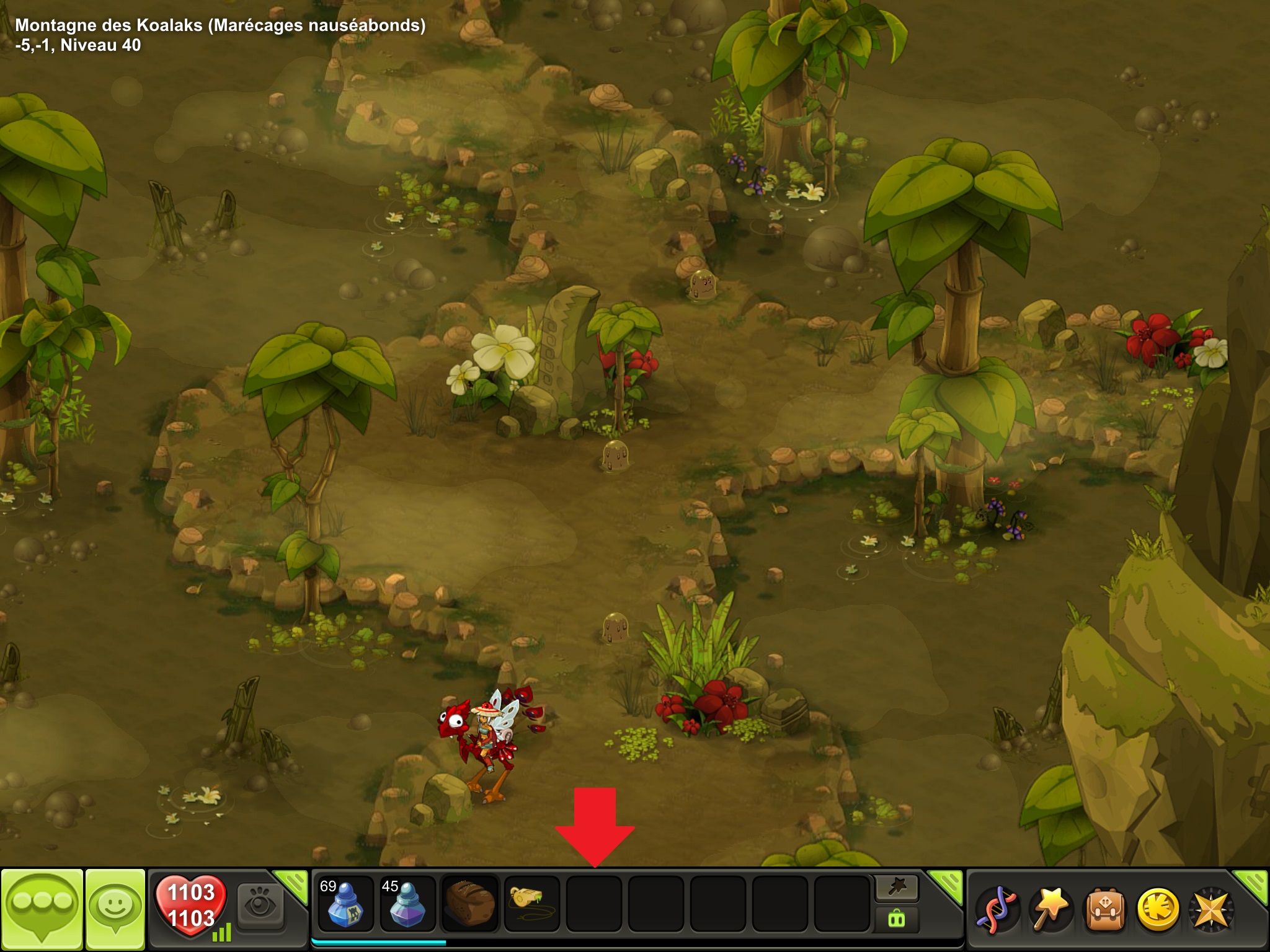Toggle the eye spectator button
The height and width of the screenshot is (952, 1270).
pyautogui.click(x=260, y=906)
